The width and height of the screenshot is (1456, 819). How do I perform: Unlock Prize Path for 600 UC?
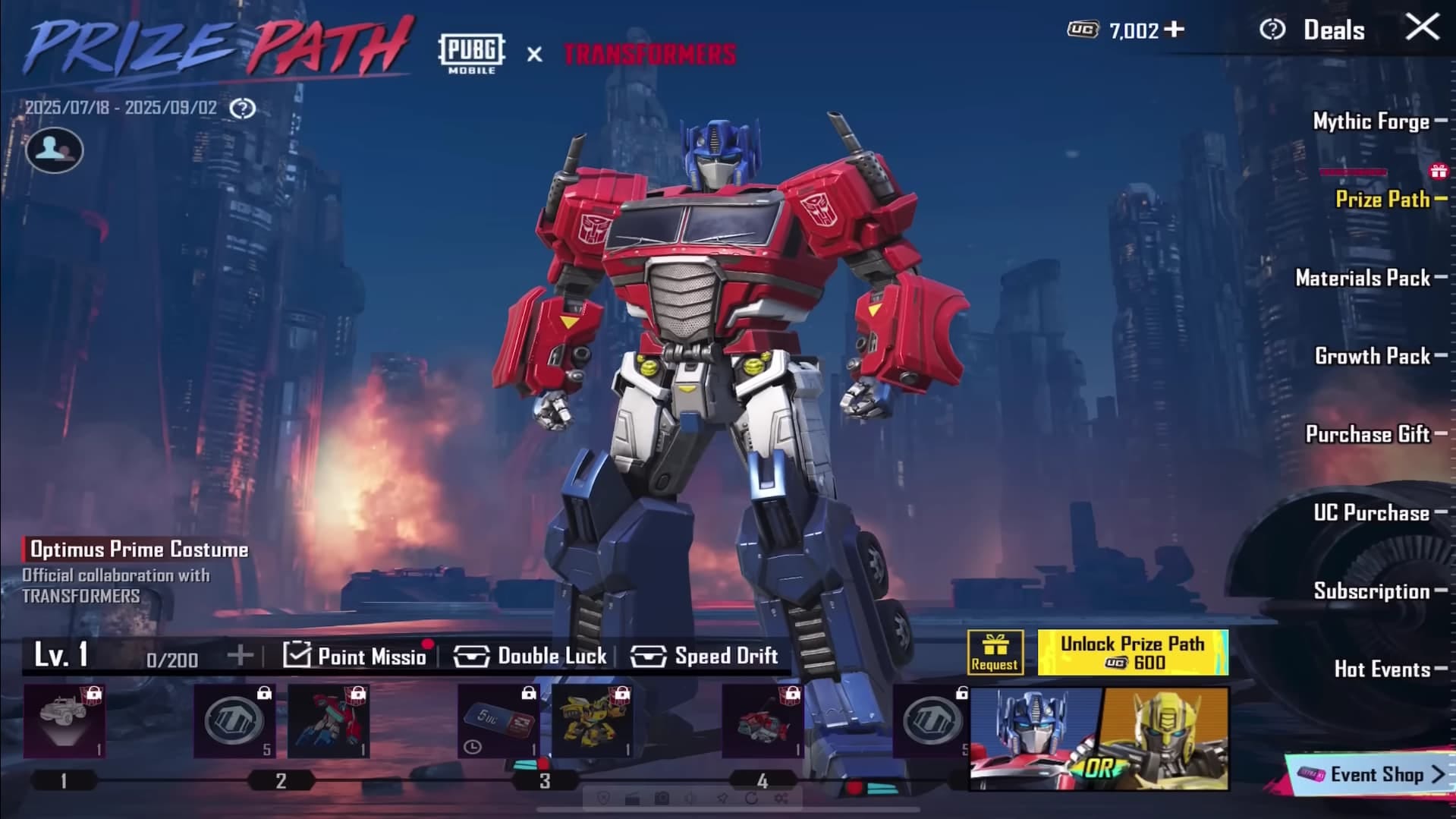[x=1132, y=653]
